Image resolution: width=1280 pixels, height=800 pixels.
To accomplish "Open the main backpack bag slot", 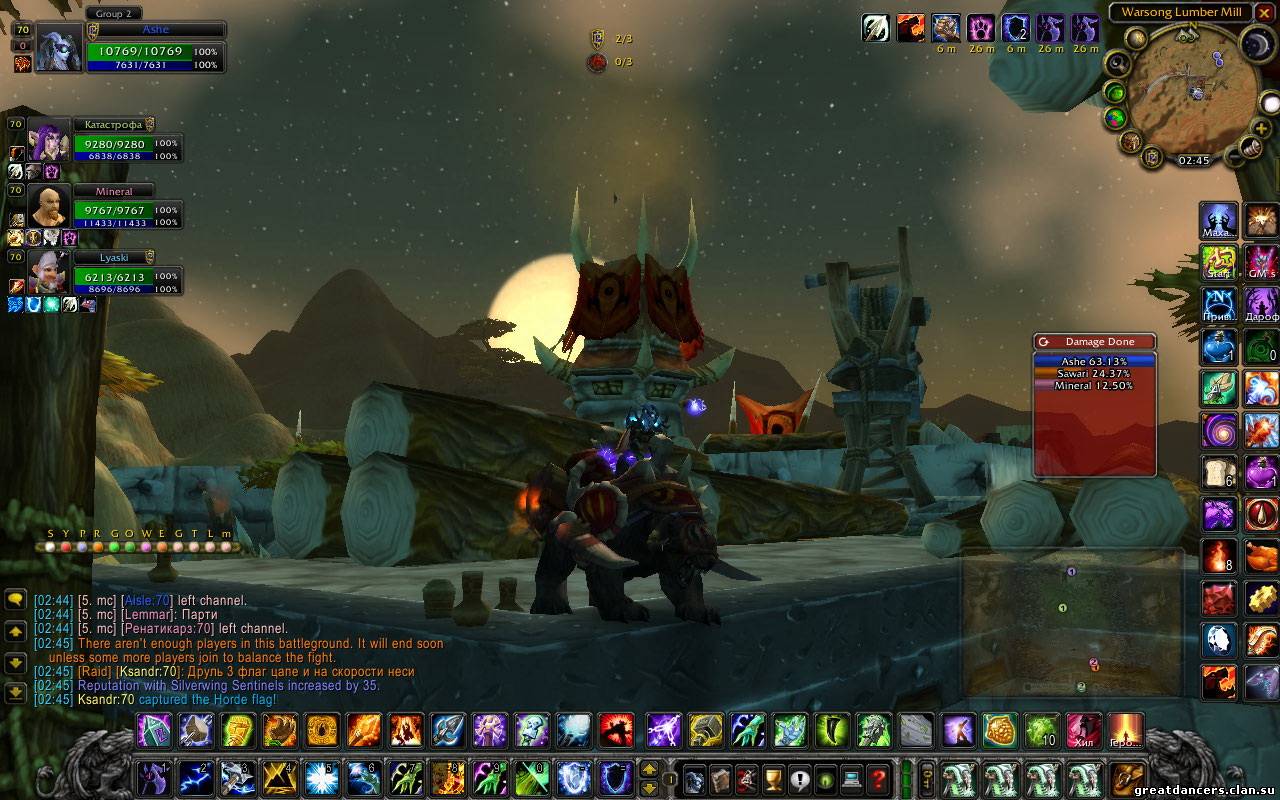I will tap(1128, 777).
